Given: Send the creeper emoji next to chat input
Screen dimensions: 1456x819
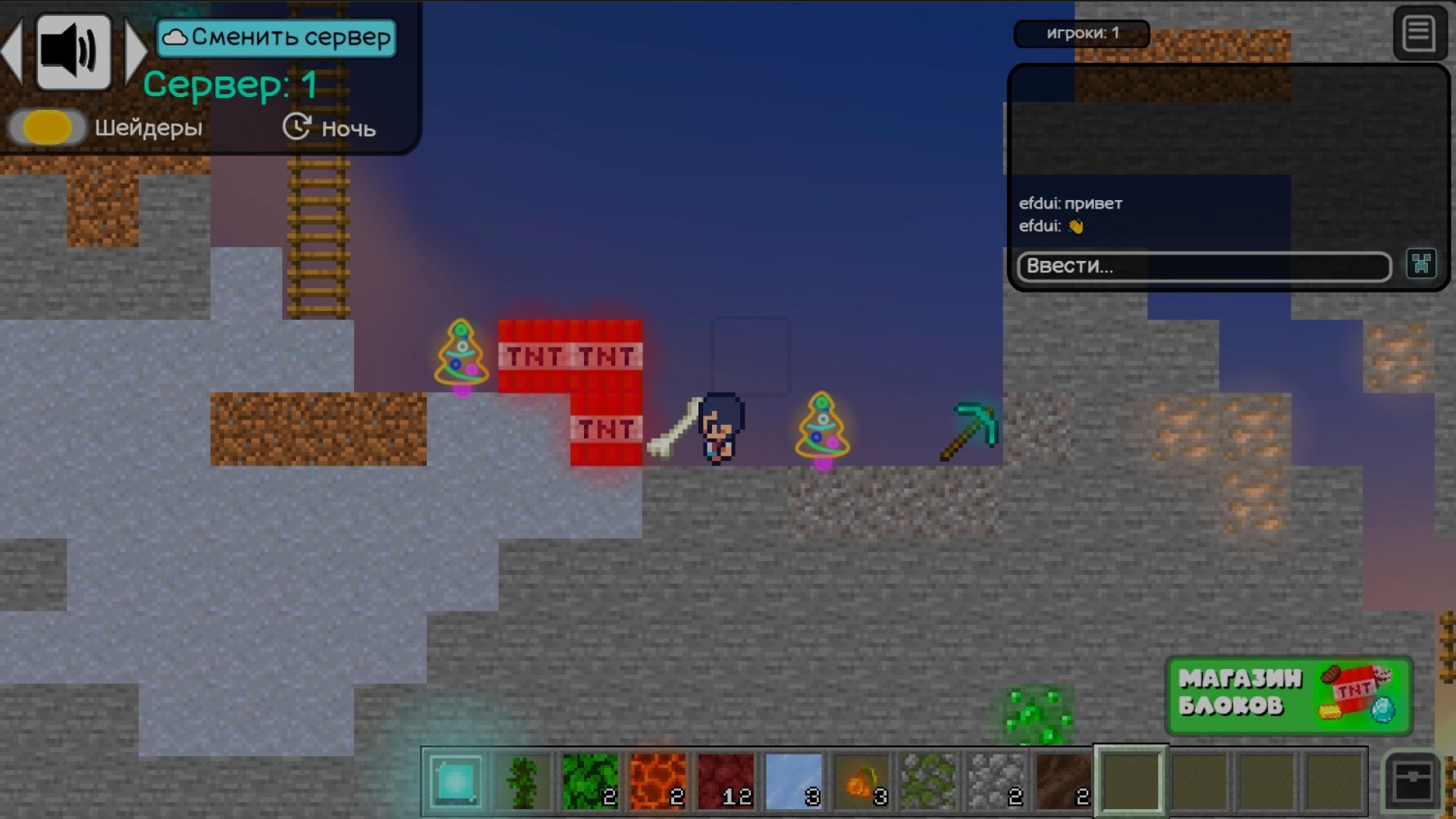Looking at the screenshot, I should click(1422, 264).
